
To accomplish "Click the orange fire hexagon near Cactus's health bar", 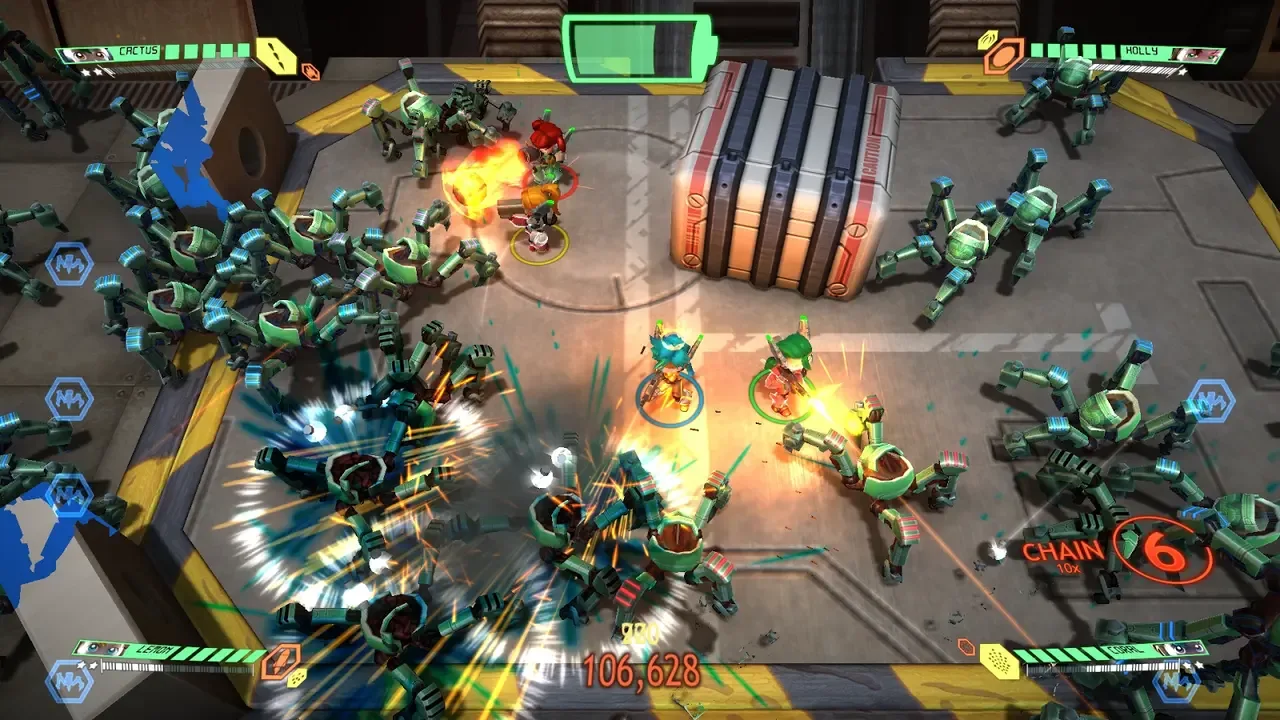I will [311, 70].
